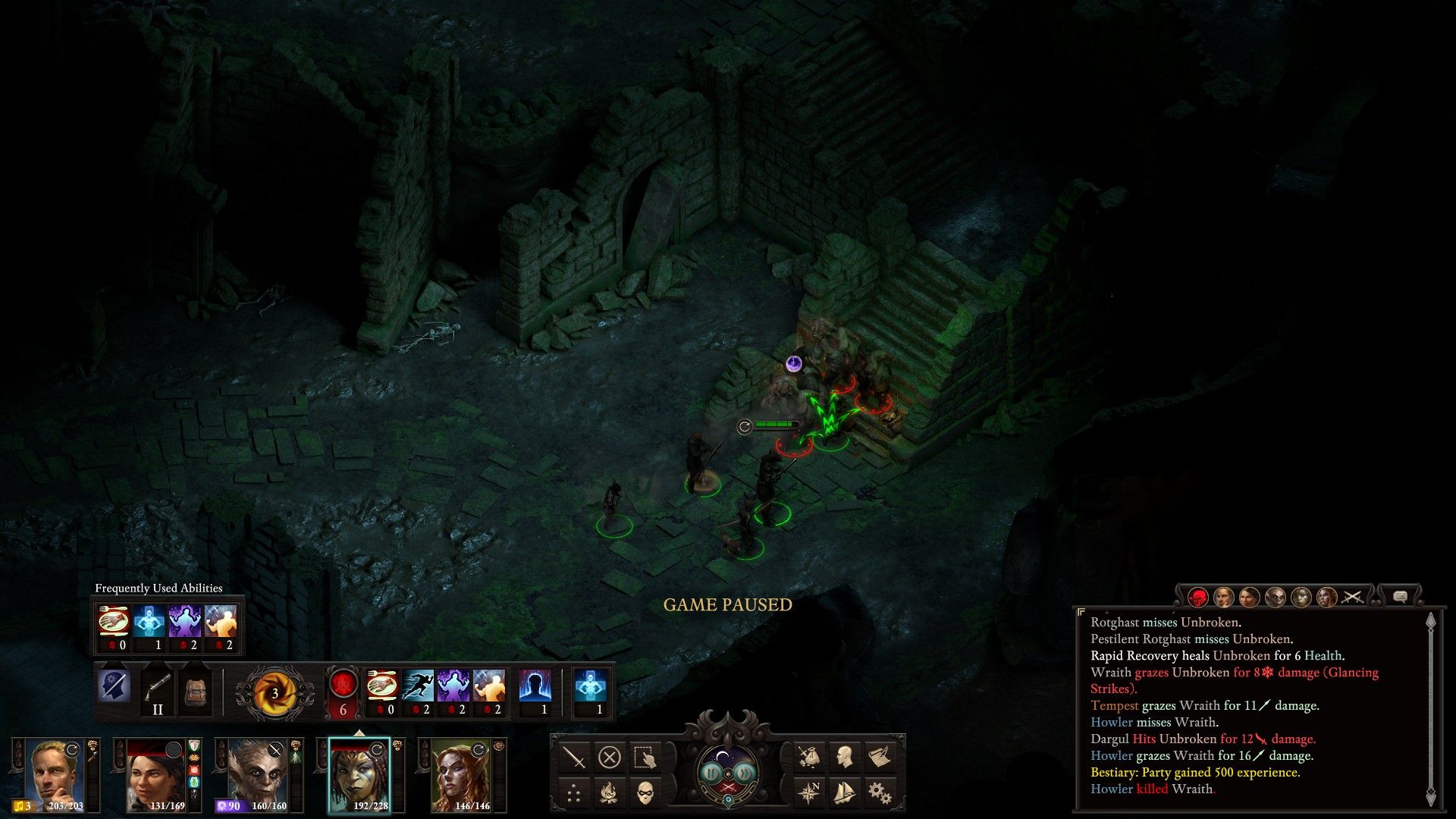Cancel current action with the circled X button
Image resolution: width=1456 pixels, height=819 pixels.
click(x=610, y=757)
